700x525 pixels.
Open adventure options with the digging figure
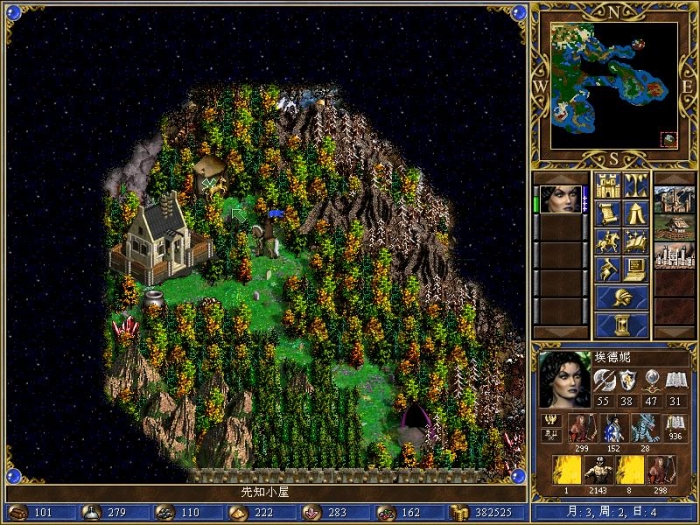click(607, 269)
